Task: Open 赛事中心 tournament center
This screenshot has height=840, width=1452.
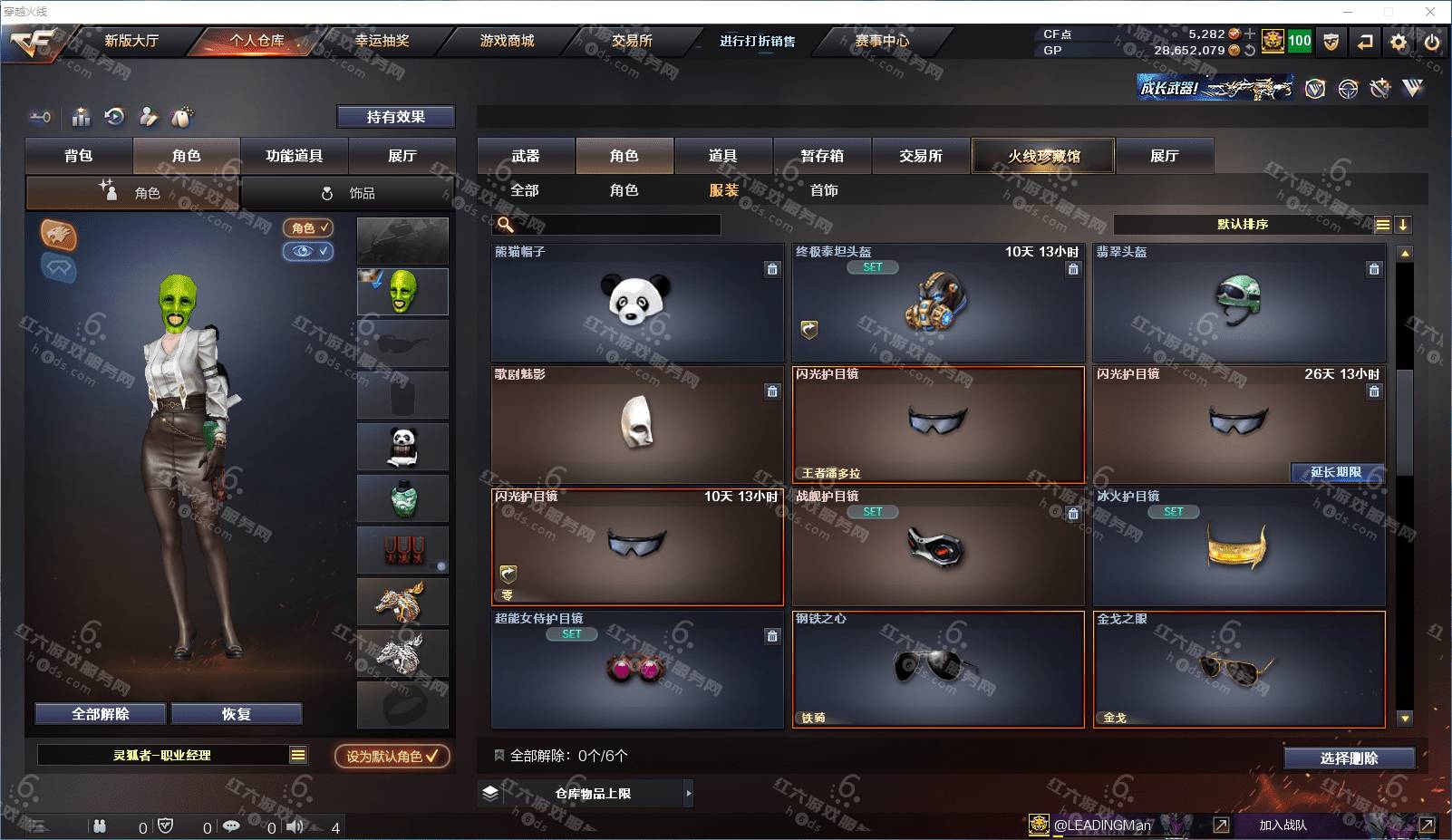Action: [x=882, y=41]
